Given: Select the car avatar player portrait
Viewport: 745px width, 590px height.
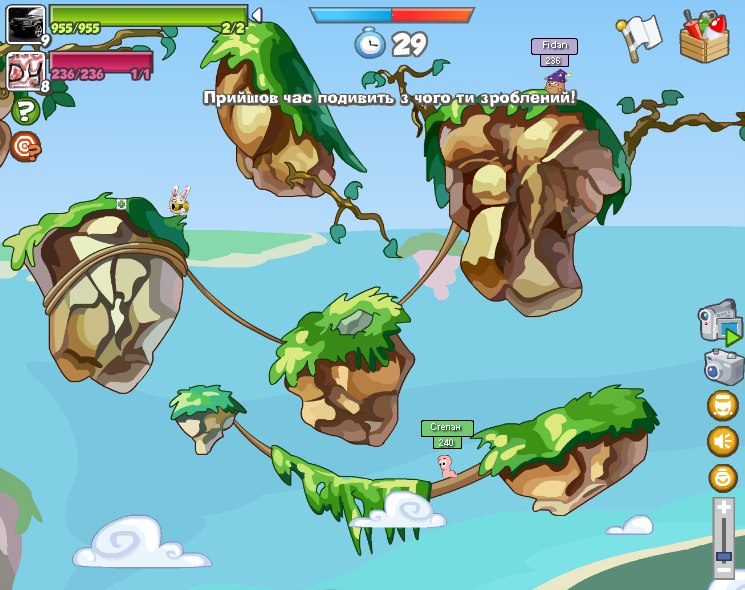Looking at the screenshot, I should click(25, 22).
